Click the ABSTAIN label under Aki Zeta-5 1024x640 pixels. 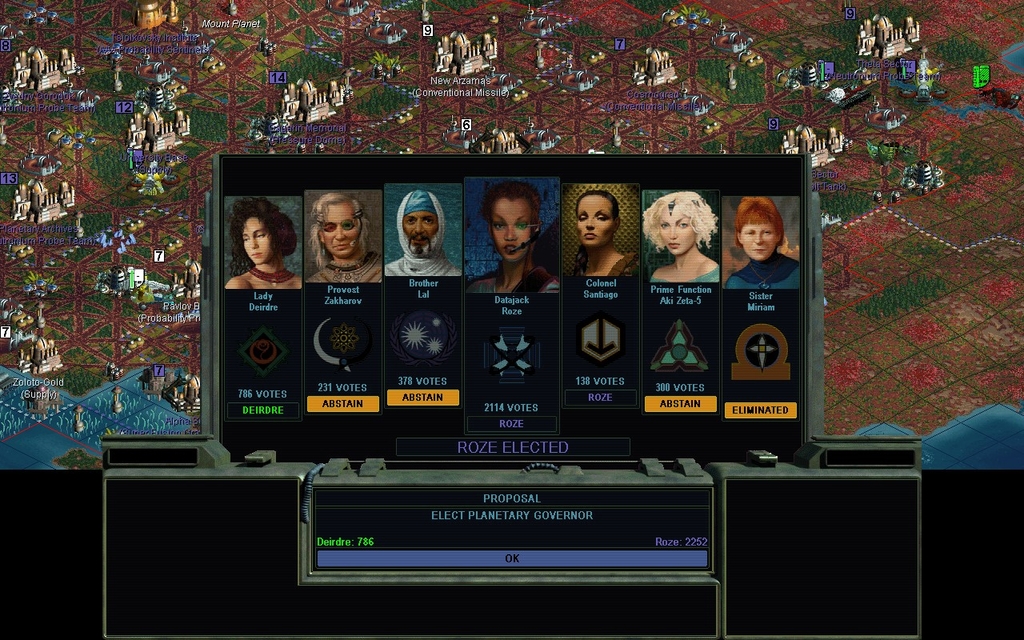[680, 404]
